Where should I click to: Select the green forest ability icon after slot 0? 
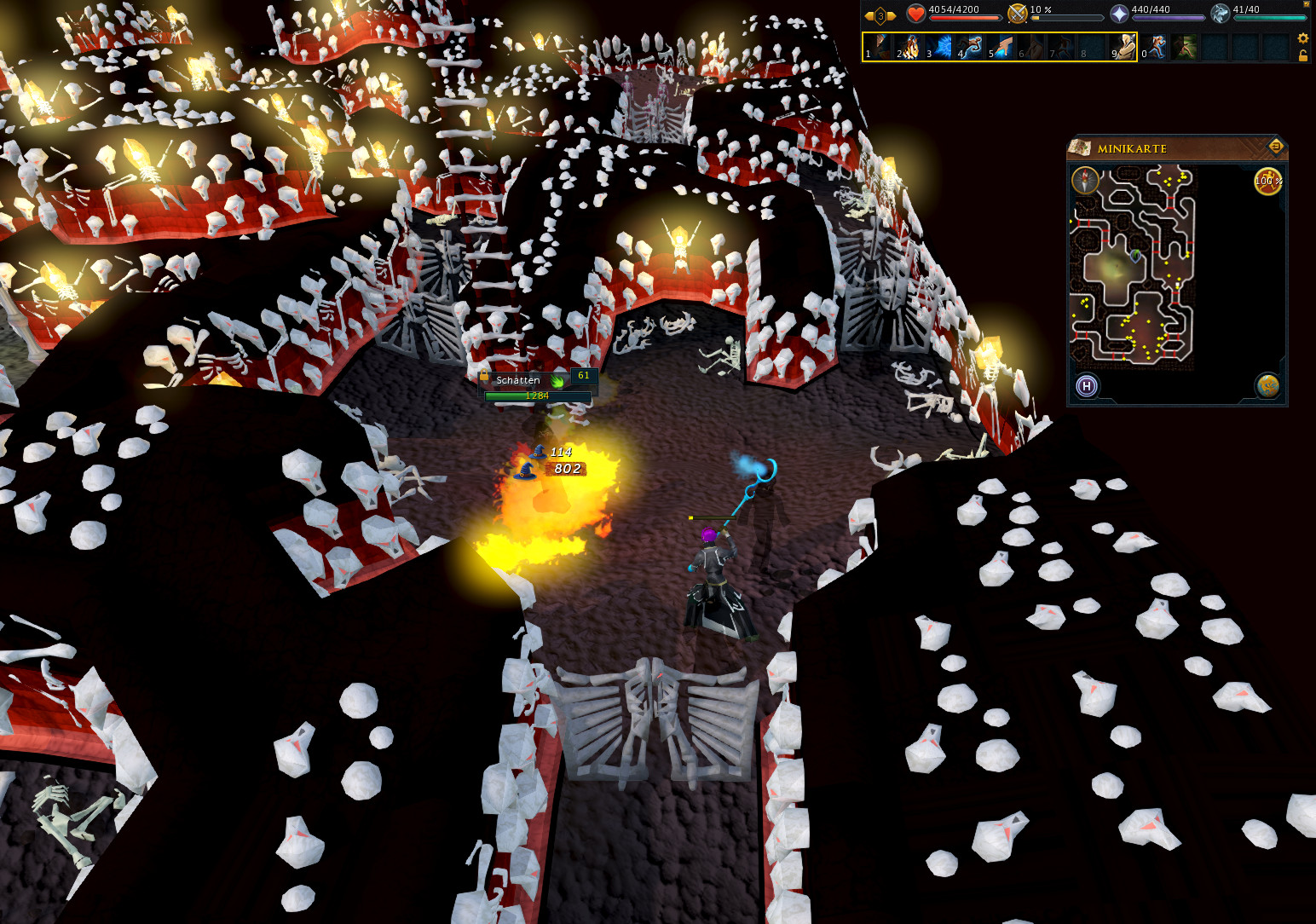(x=1185, y=47)
